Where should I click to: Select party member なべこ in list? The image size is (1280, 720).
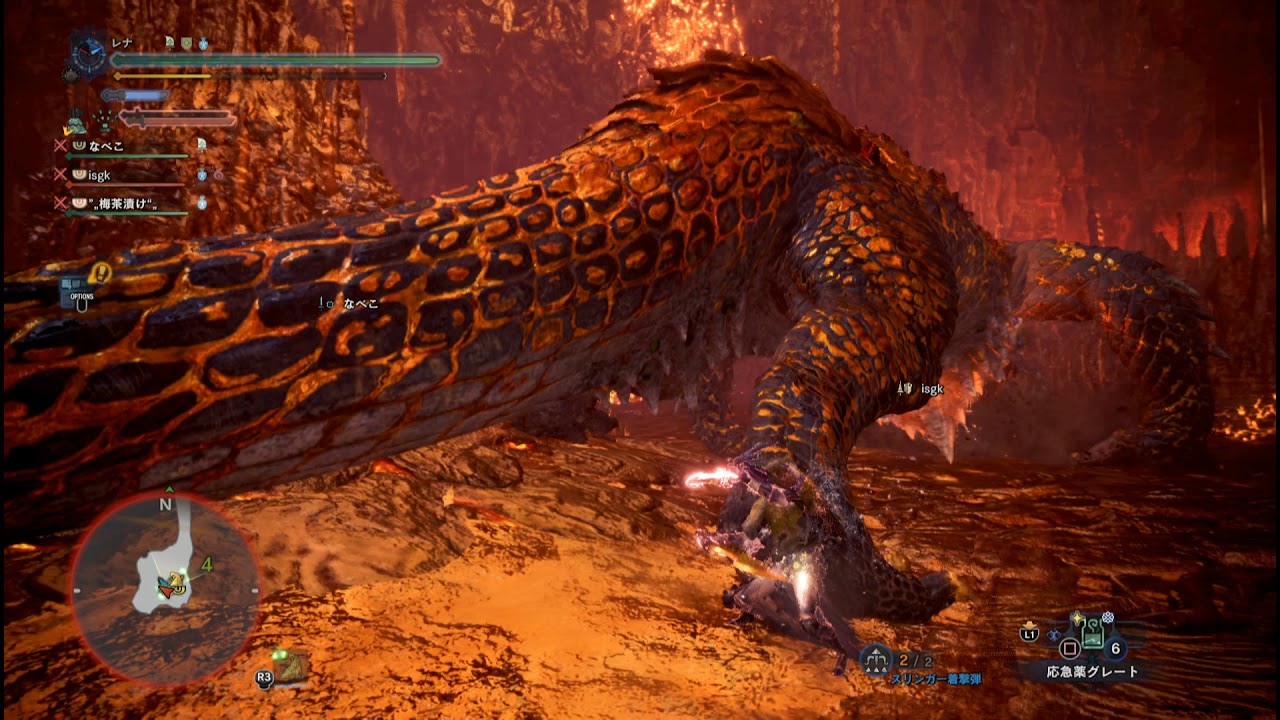106,146
